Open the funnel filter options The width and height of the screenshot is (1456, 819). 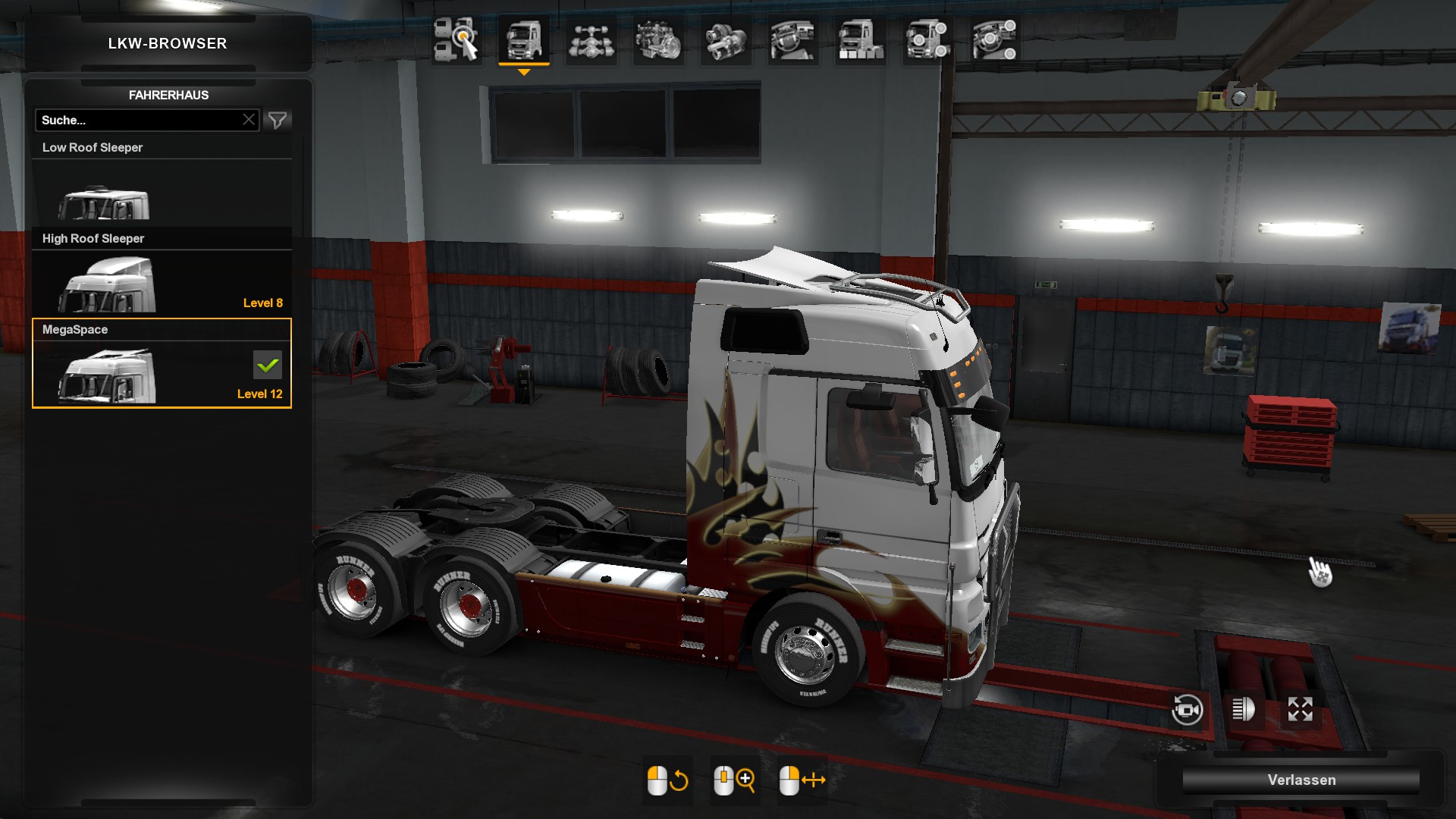coord(278,120)
